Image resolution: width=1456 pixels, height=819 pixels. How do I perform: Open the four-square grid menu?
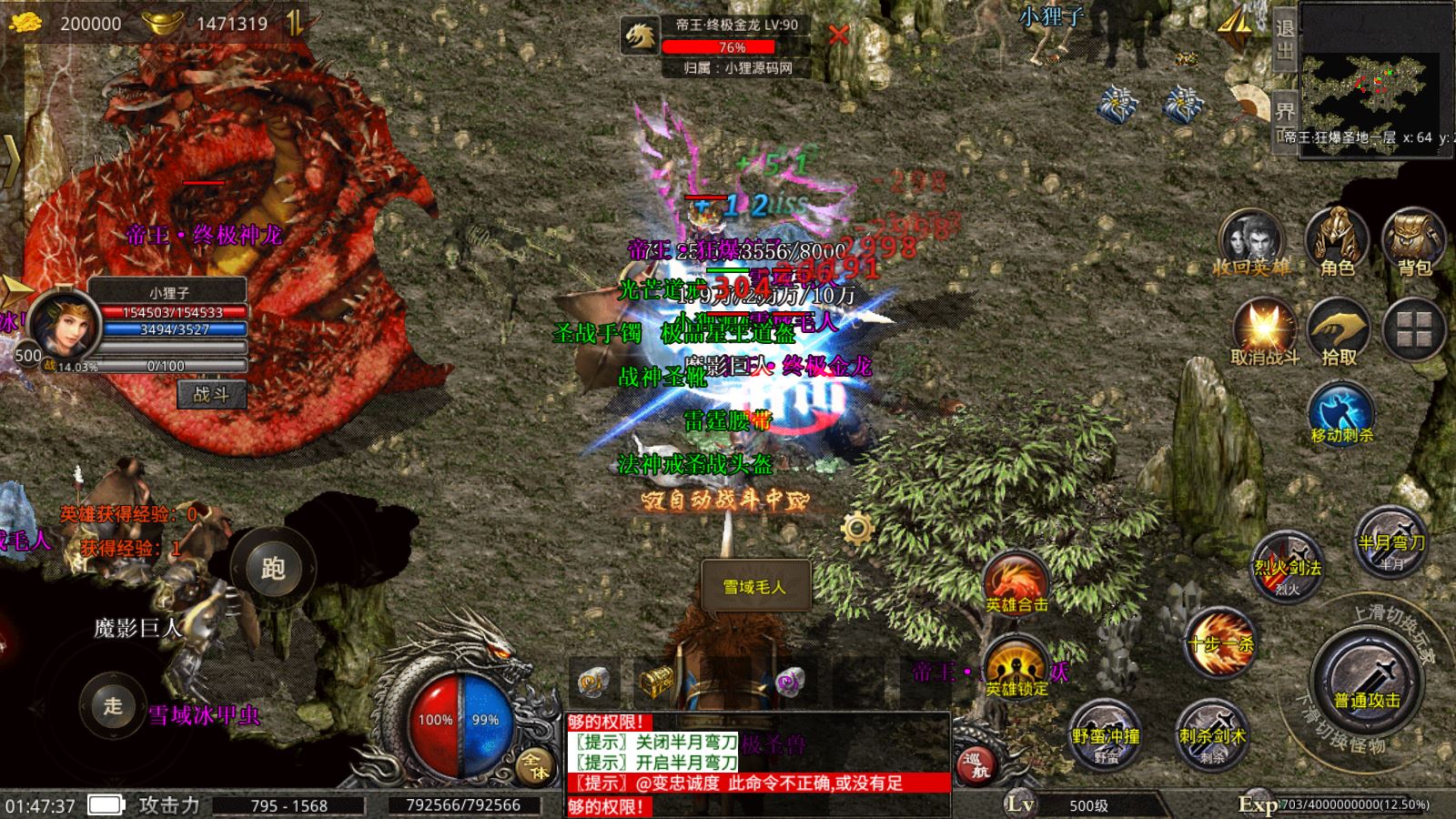[1414, 329]
